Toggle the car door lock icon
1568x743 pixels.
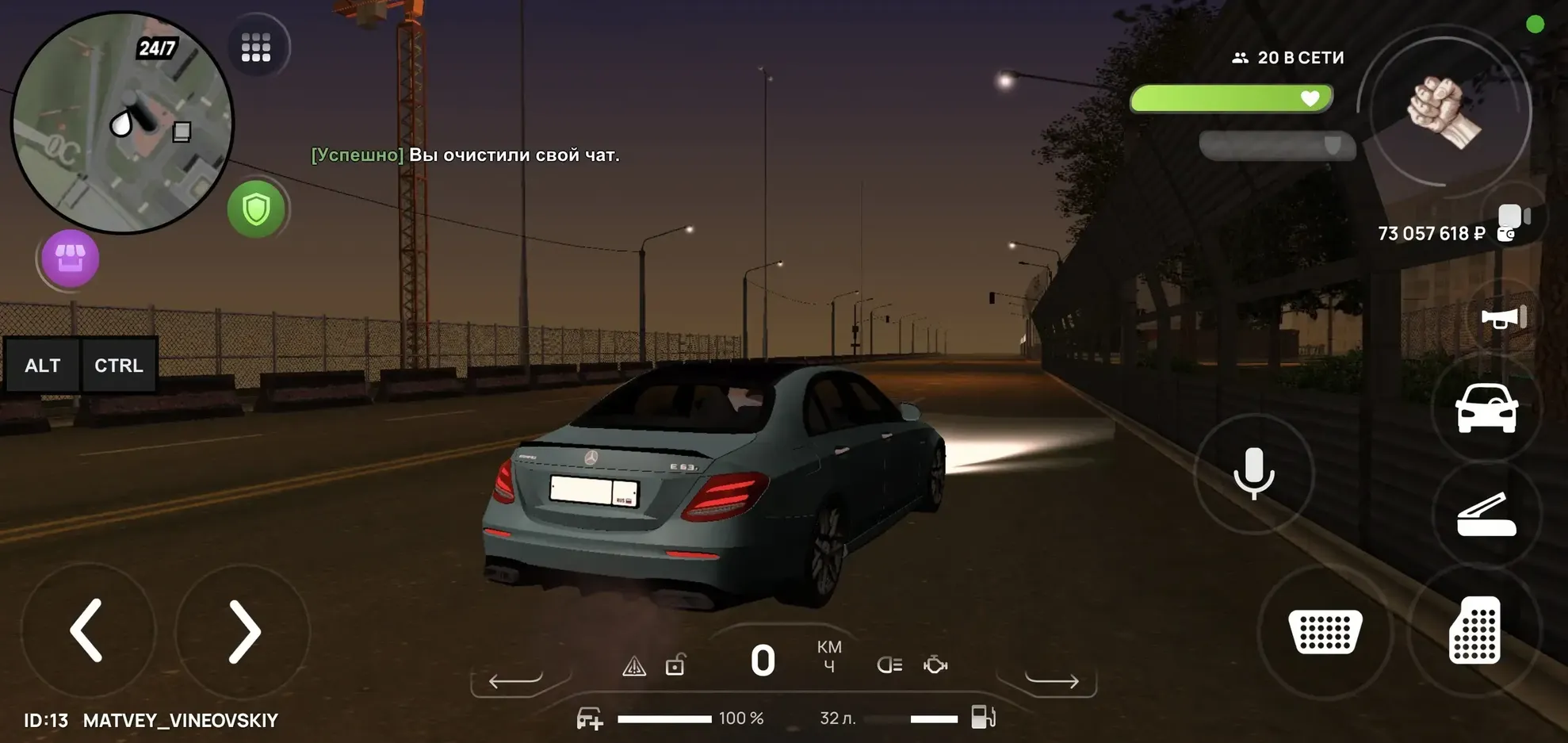point(675,664)
